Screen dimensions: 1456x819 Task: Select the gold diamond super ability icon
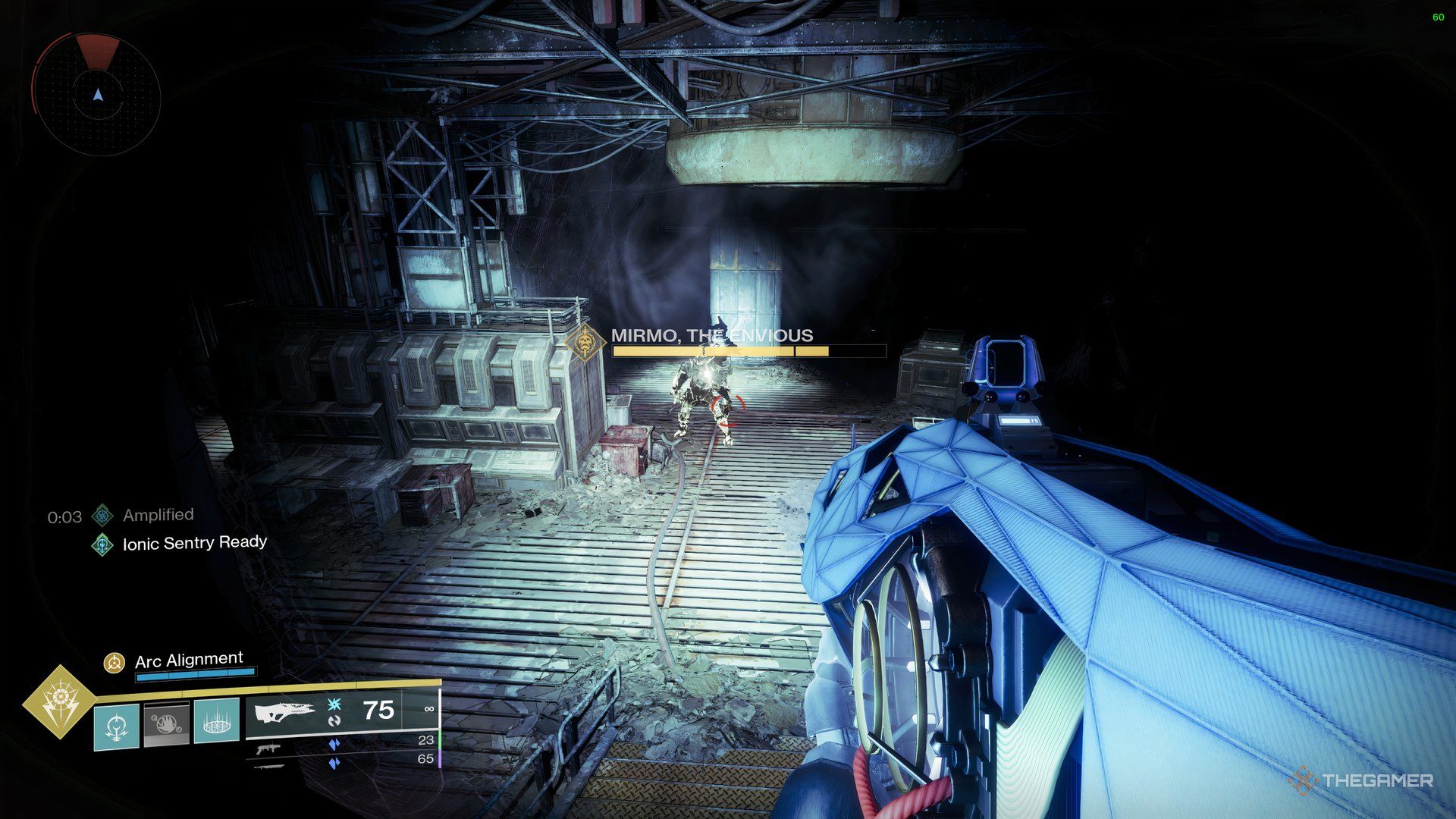58,701
